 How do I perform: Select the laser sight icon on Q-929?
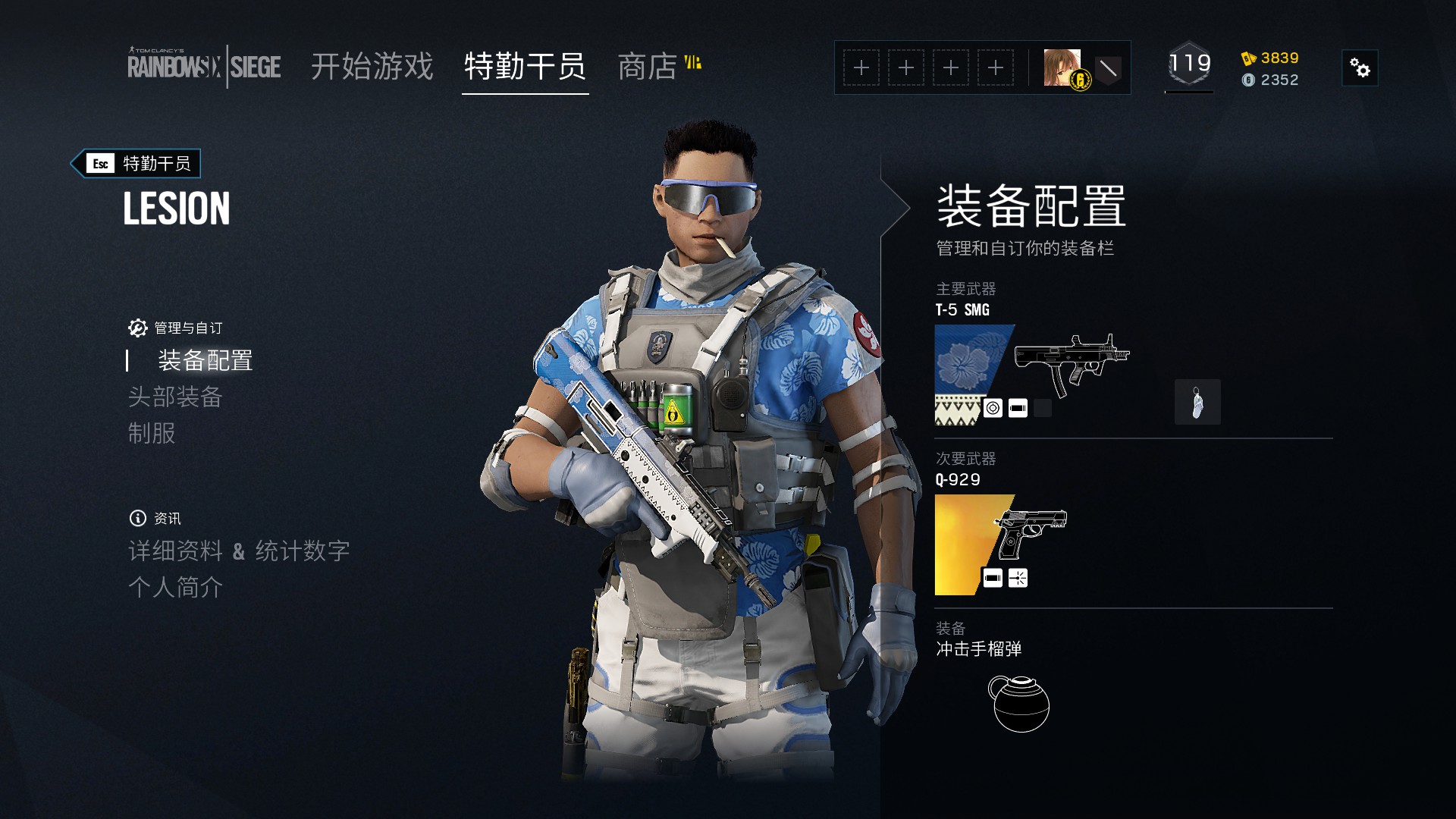coord(1016,577)
